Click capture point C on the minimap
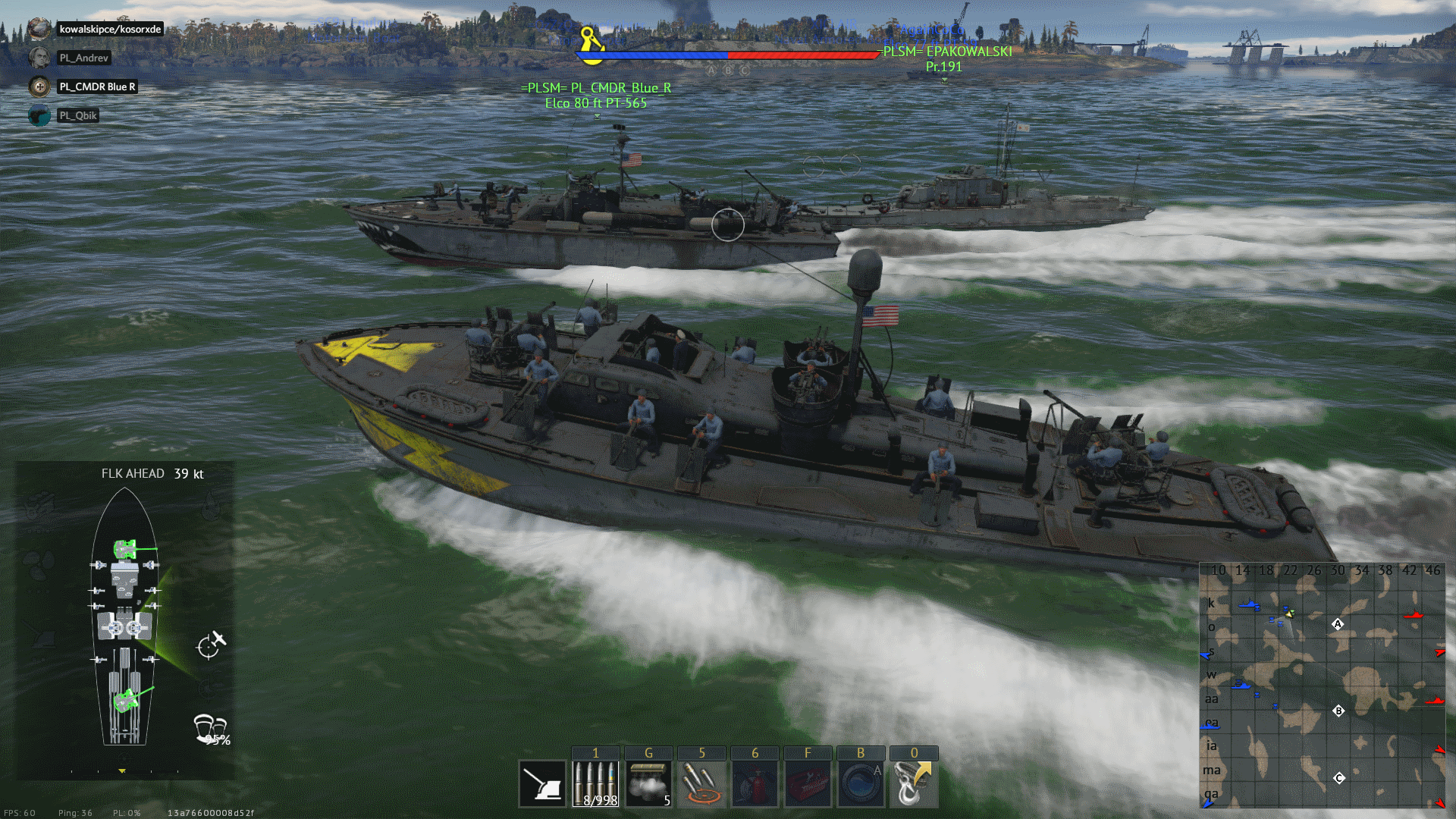Screen dimensions: 1456x819 pos(1339,778)
